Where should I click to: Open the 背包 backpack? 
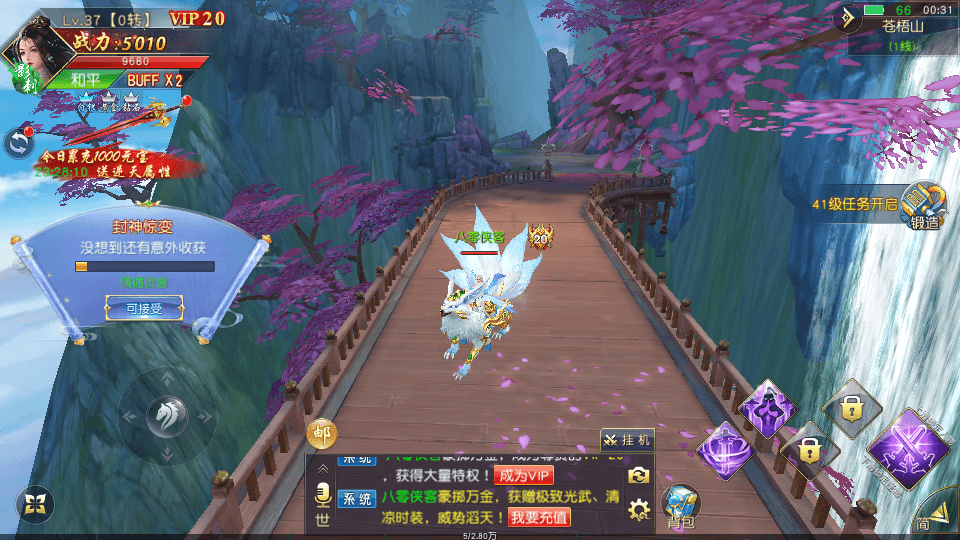point(682,505)
